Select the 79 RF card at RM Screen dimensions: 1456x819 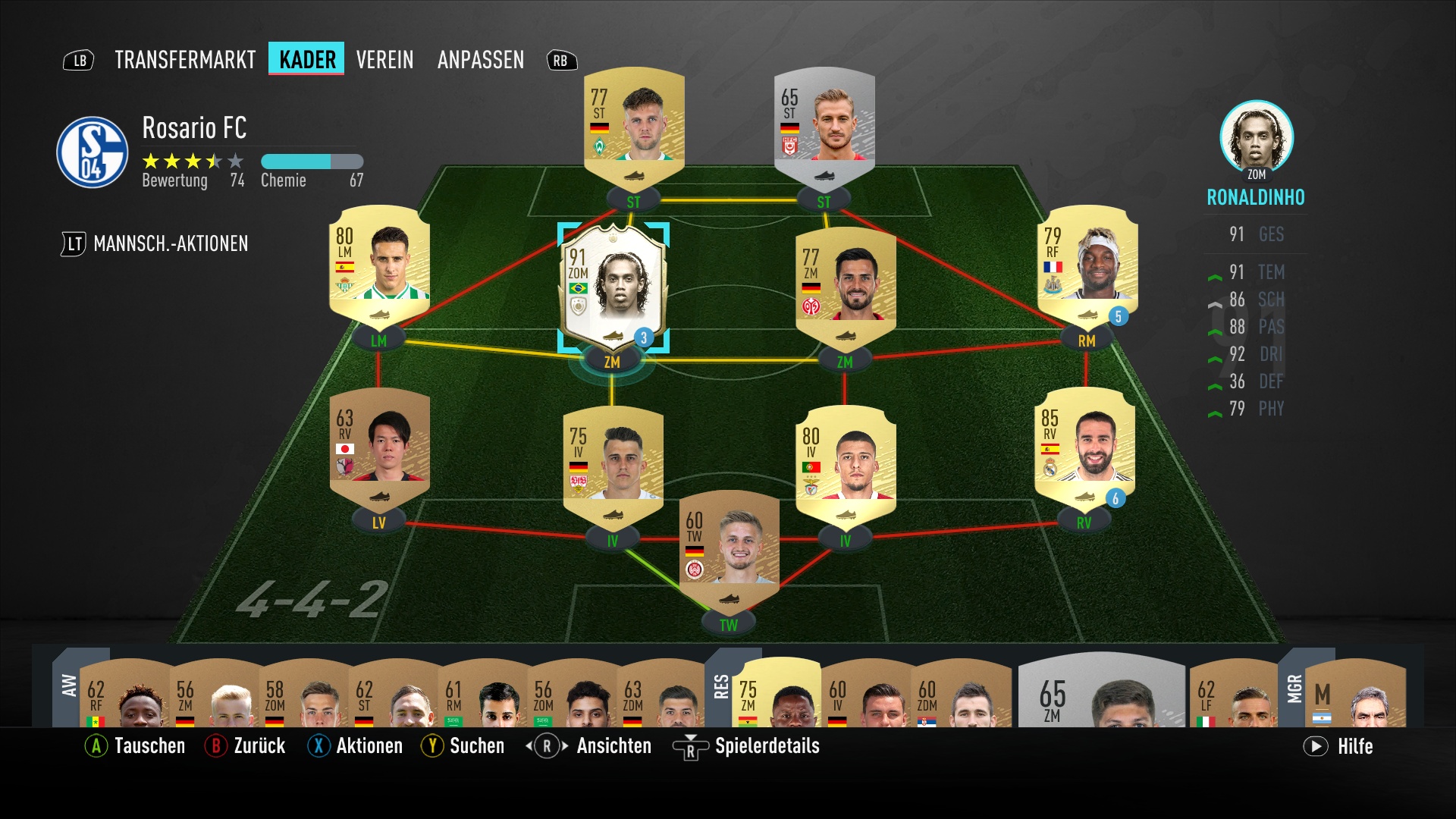(1087, 265)
